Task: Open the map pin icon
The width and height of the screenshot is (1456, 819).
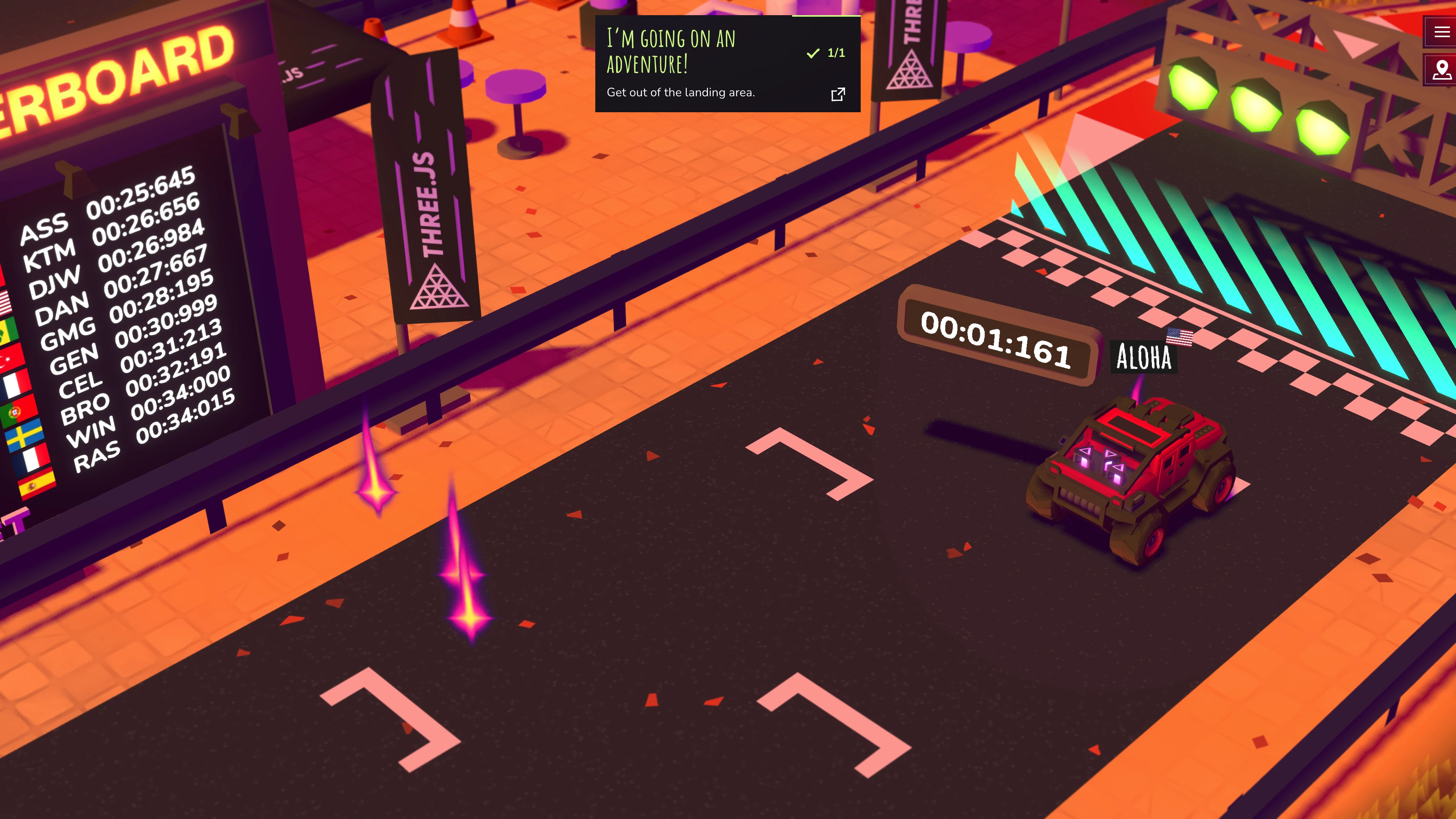Action: click(x=1441, y=71)
